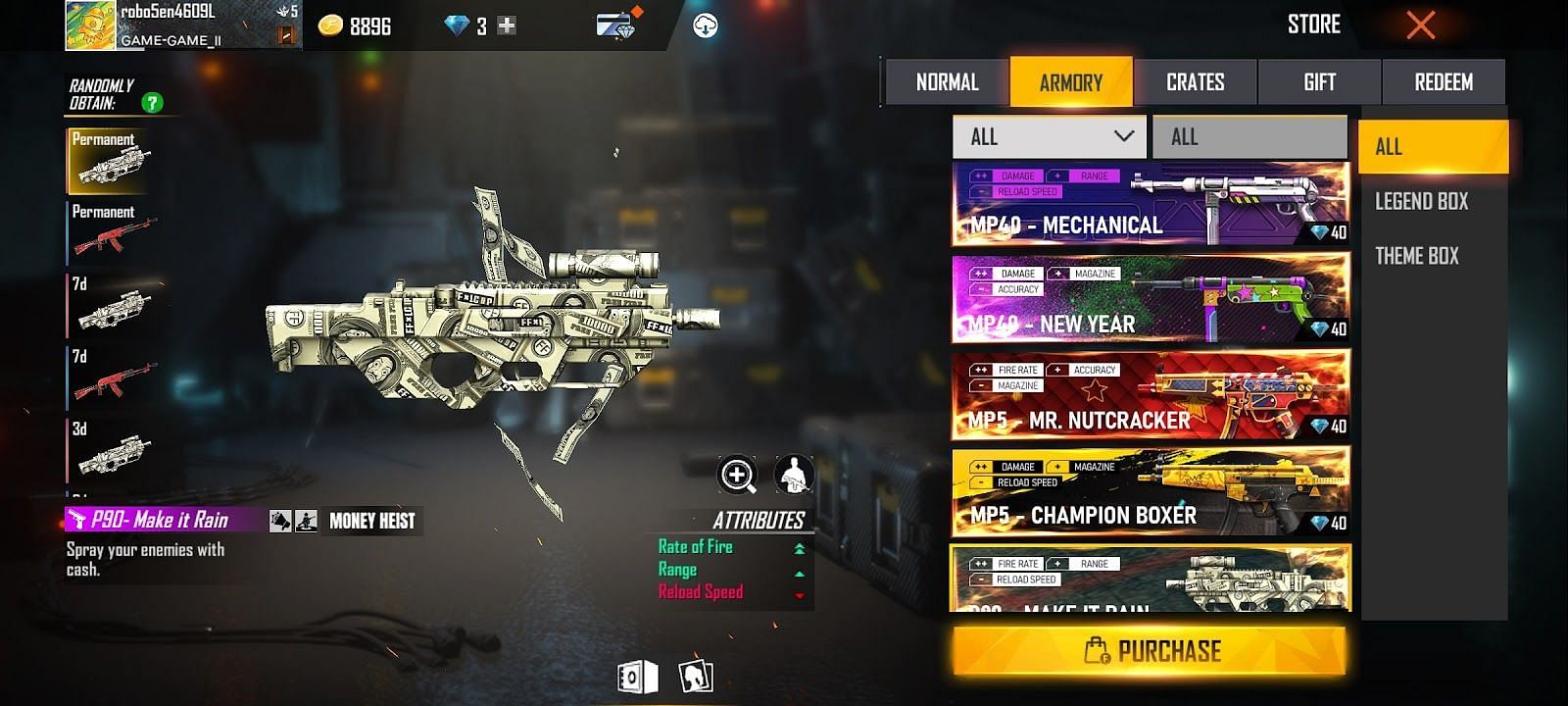This screenshot has height=706, width=1568.
Task: Switch to the Normal tab
Action: pos(947,82)
